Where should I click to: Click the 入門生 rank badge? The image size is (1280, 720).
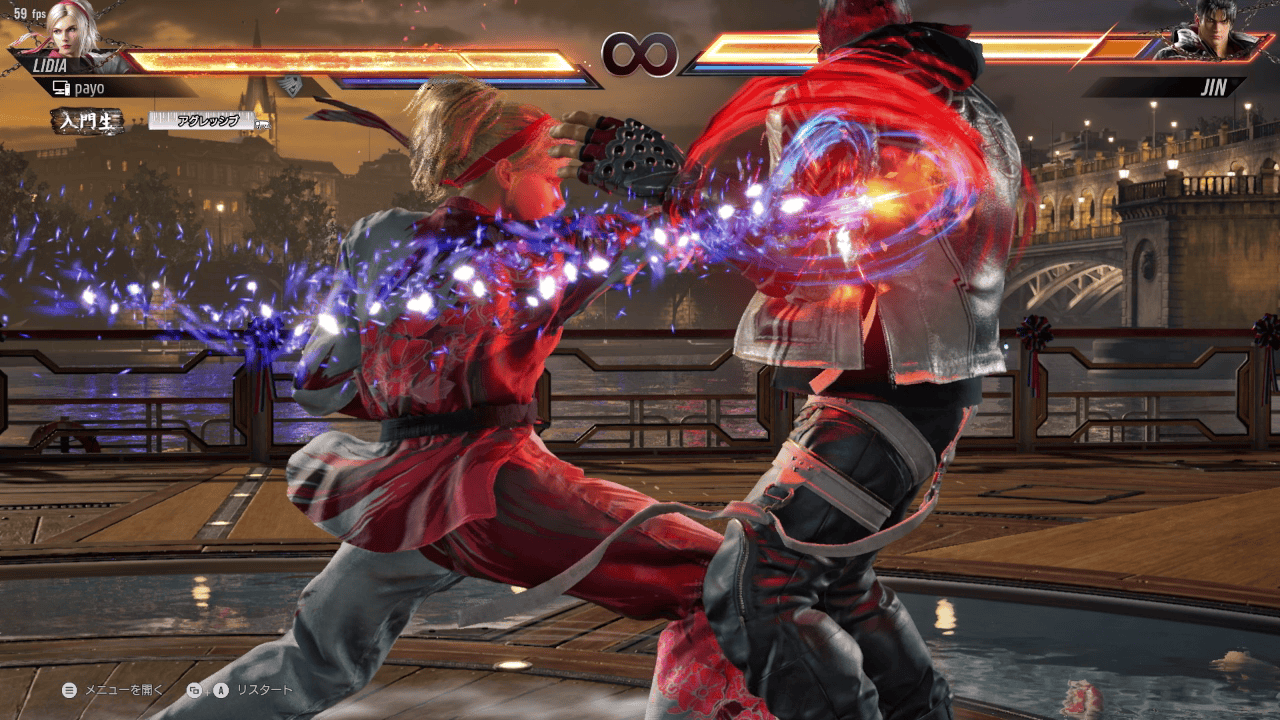(88, 121)
